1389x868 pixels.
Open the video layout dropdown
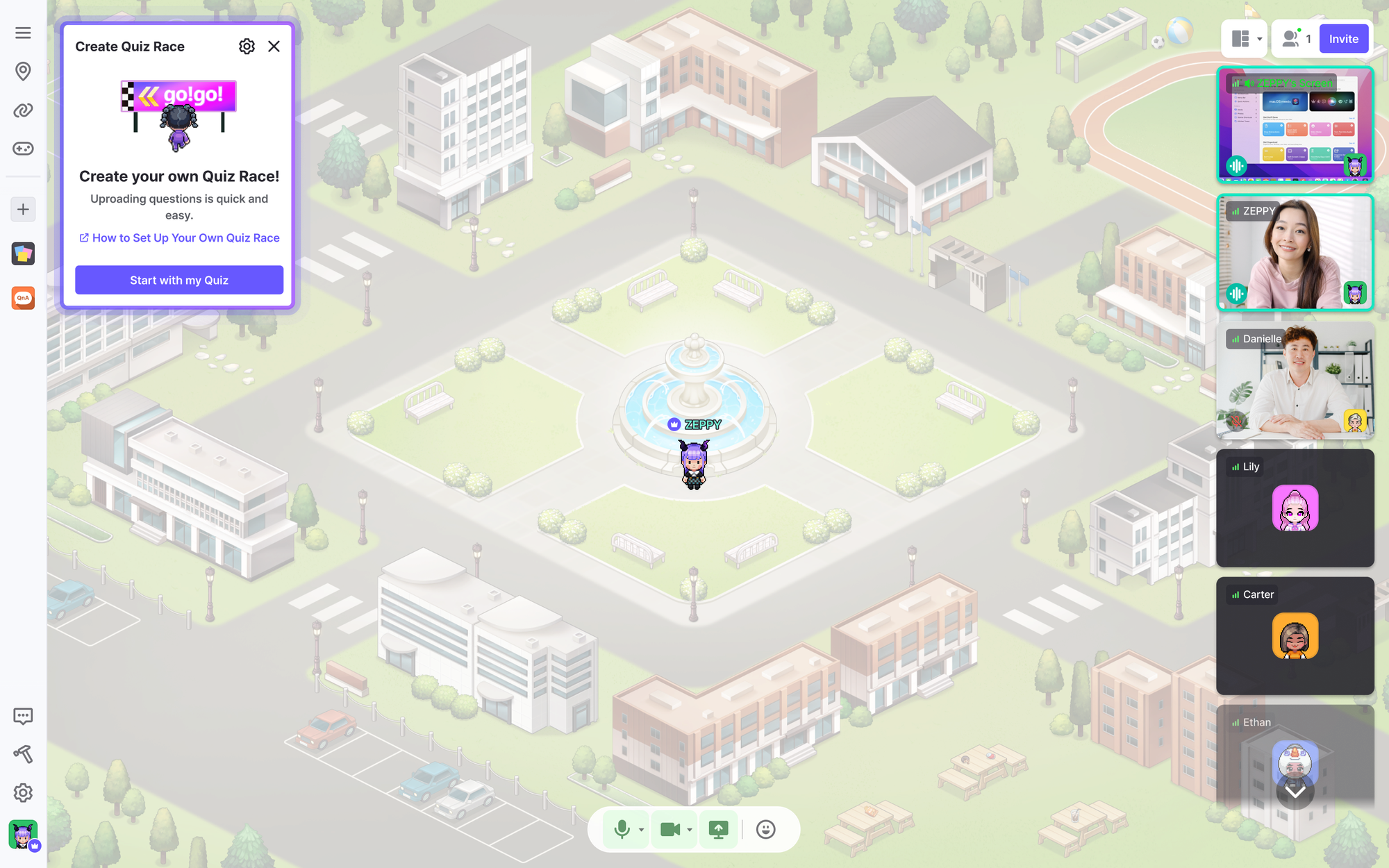1245,39
